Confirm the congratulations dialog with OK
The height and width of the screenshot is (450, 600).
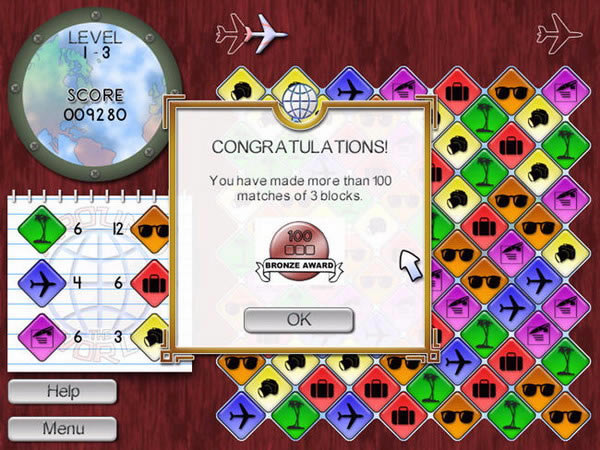(299, 320)
